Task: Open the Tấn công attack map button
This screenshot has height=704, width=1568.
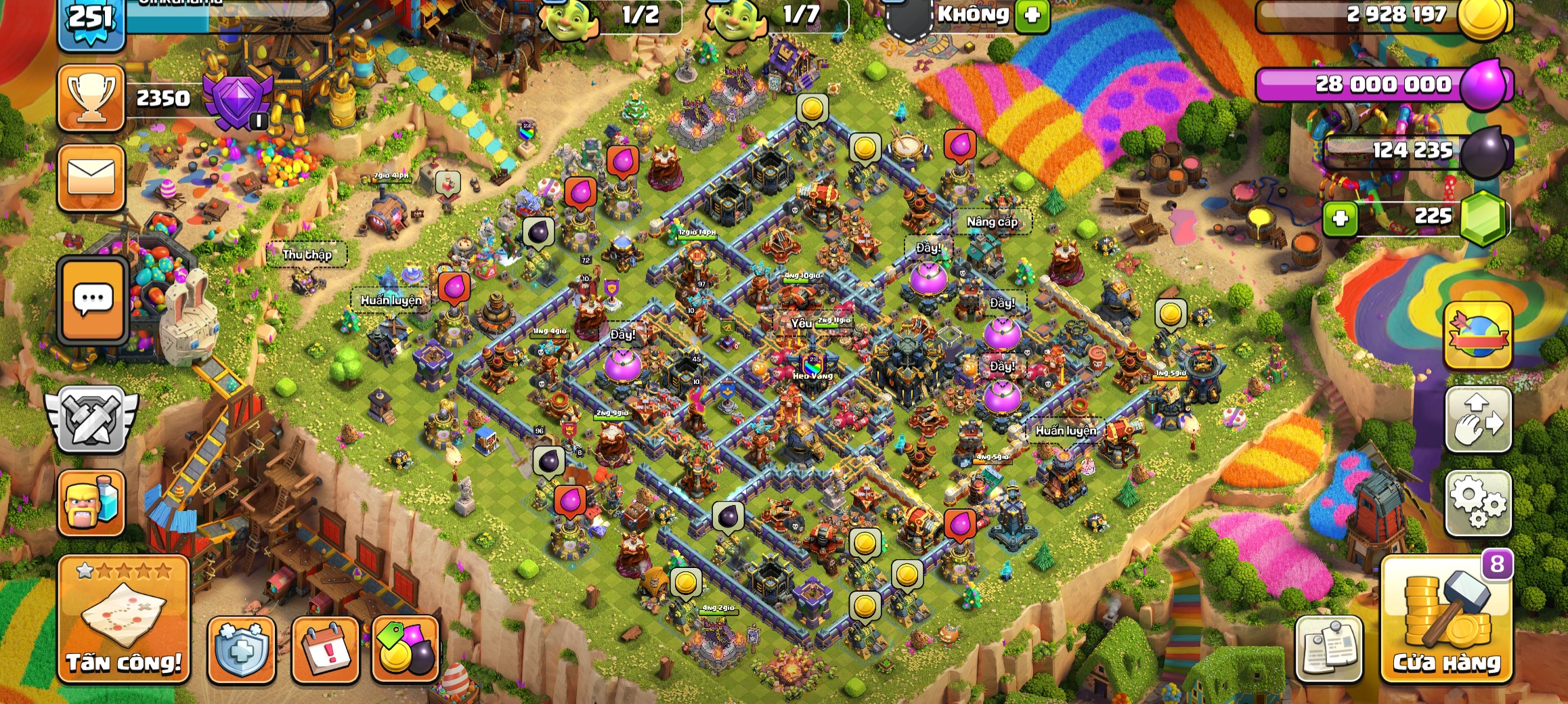Action: tap(124, 618)
